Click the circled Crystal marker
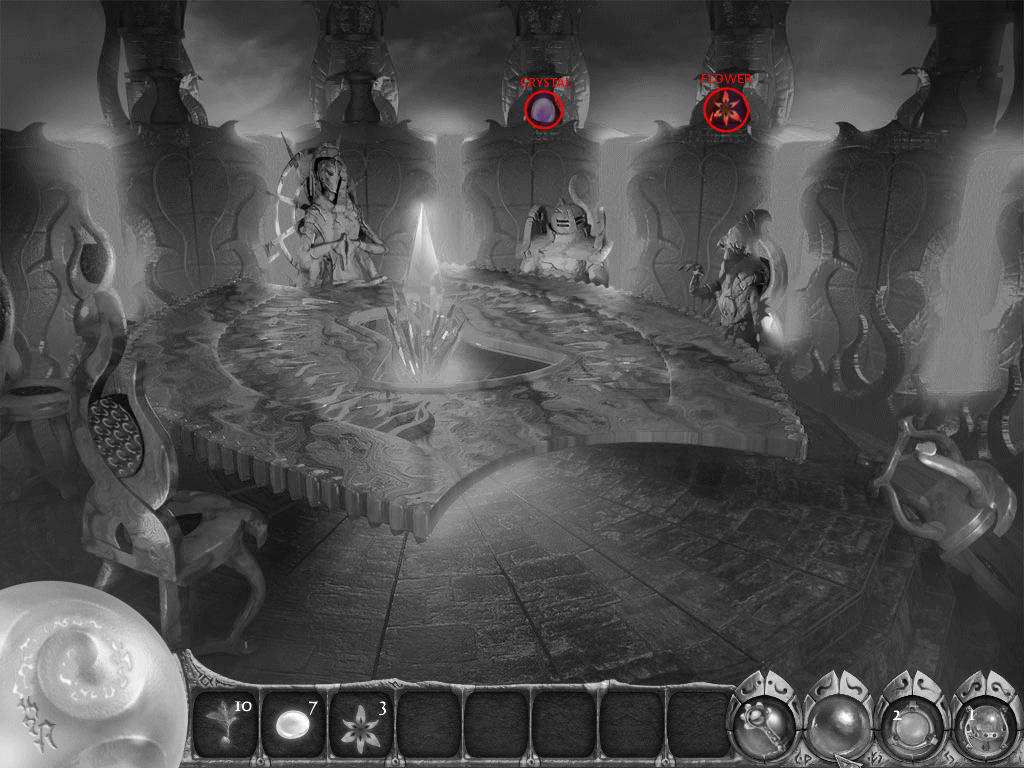 (544, 109)
